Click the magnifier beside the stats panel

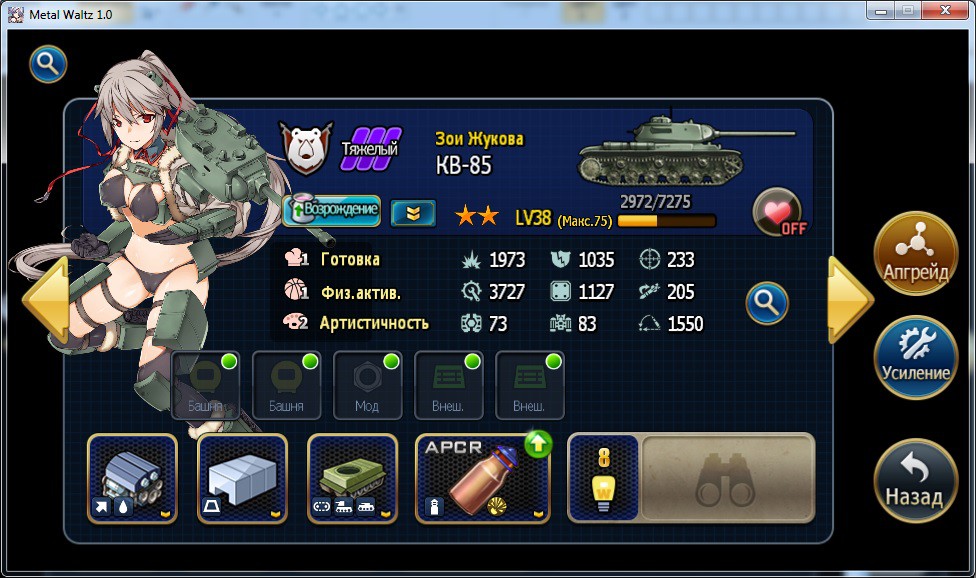click(x=767, y=302)
